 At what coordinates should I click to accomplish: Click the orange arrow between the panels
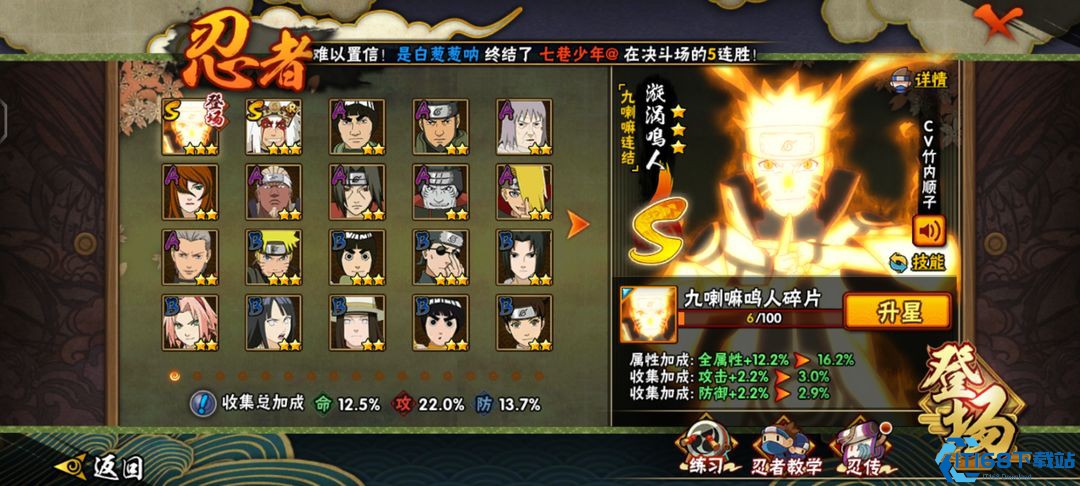[x=578, y=224]
